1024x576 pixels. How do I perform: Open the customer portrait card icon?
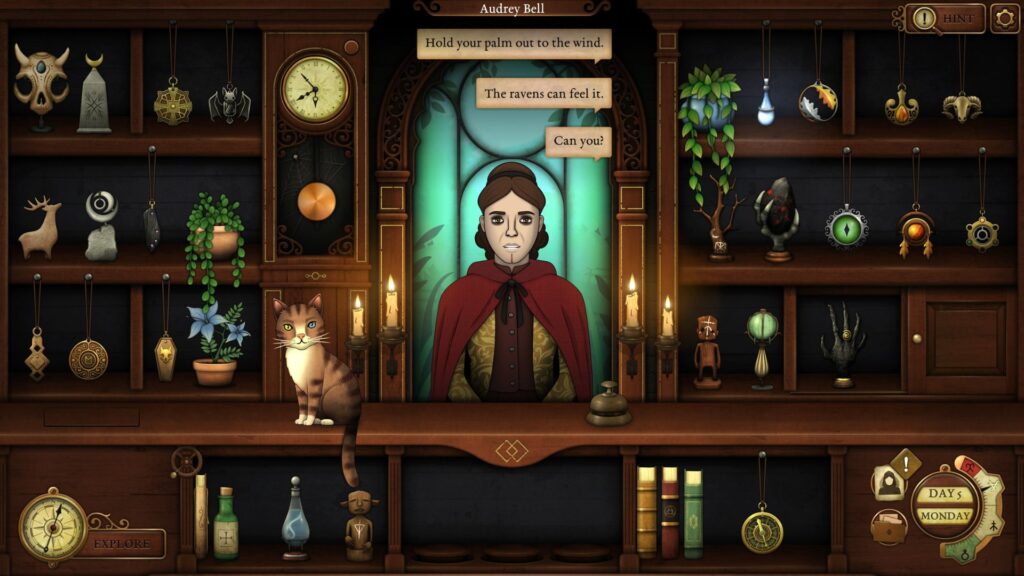tap(886, 484)
